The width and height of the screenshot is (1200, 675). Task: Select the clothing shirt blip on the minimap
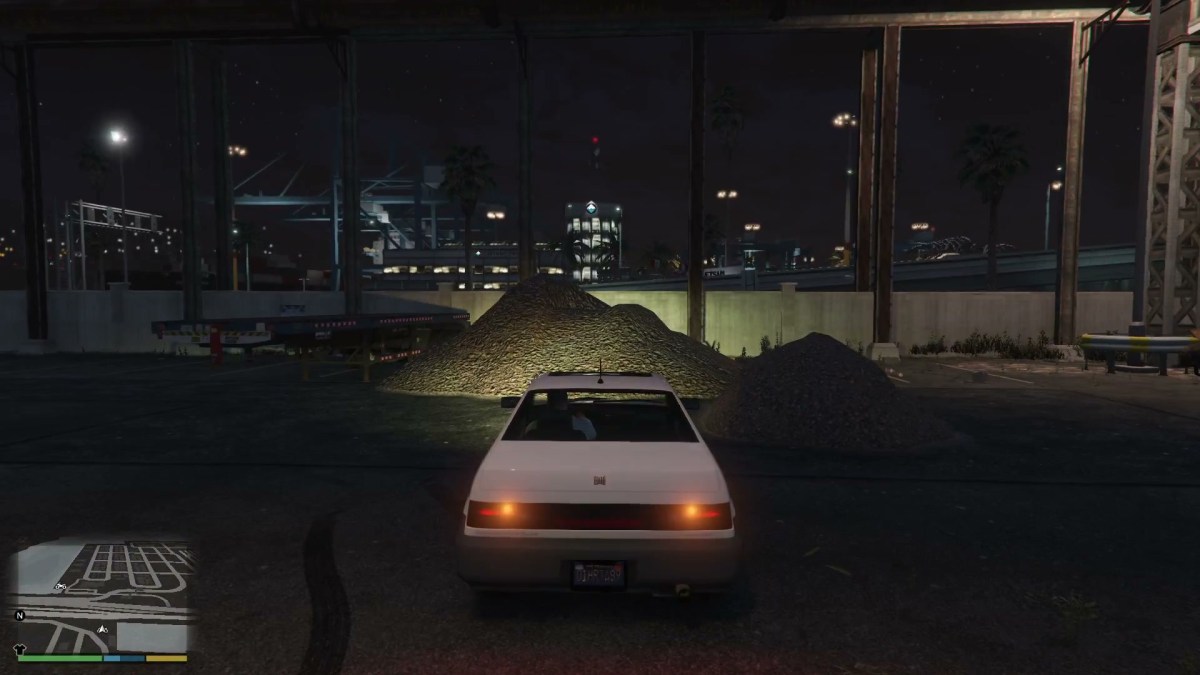pos(18,649)
